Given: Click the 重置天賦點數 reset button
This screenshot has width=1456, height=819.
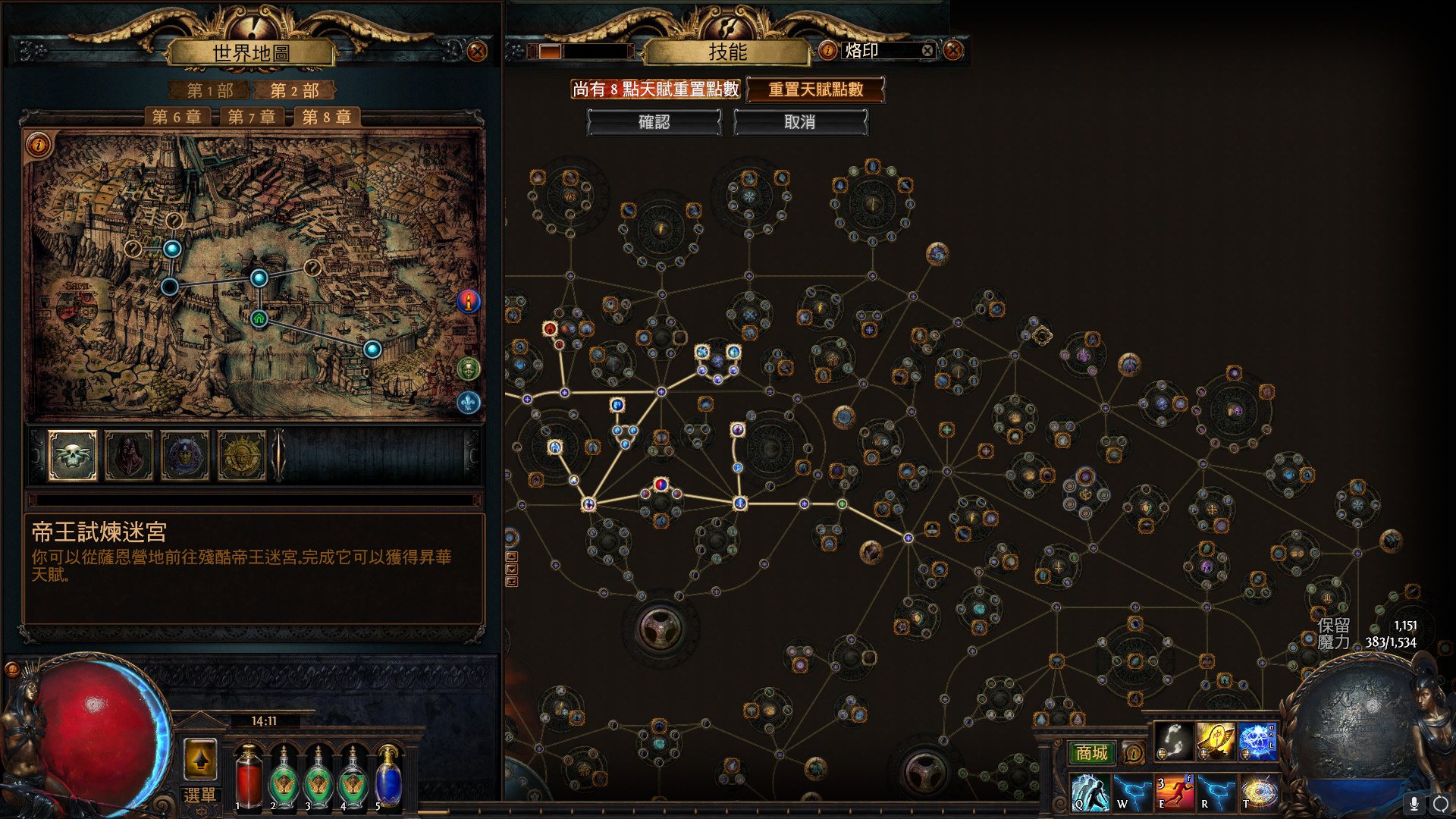Looking at the screenshot, I should [815, 89].
